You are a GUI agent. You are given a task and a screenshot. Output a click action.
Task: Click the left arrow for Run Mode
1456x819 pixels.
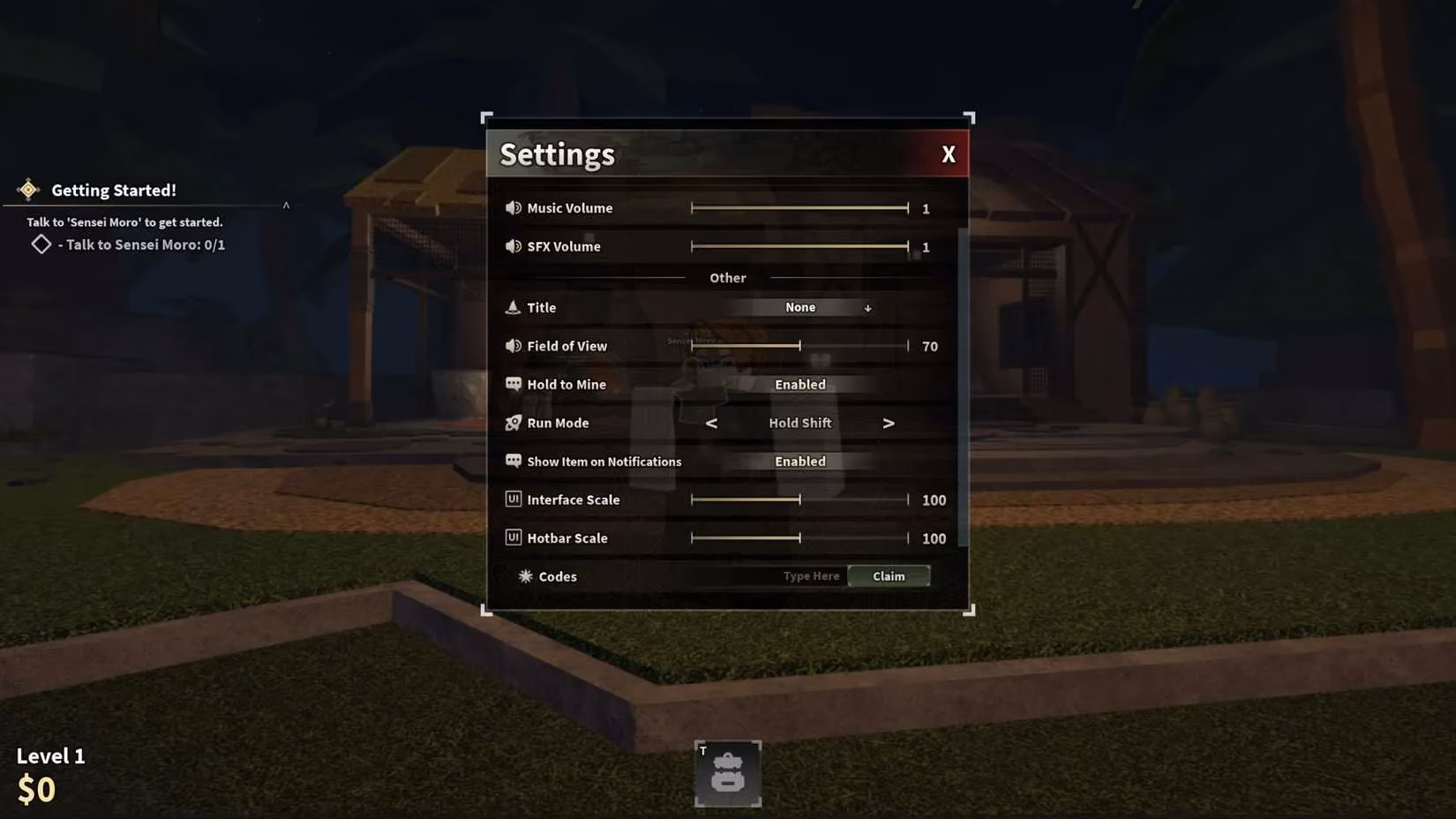(711, 423)
